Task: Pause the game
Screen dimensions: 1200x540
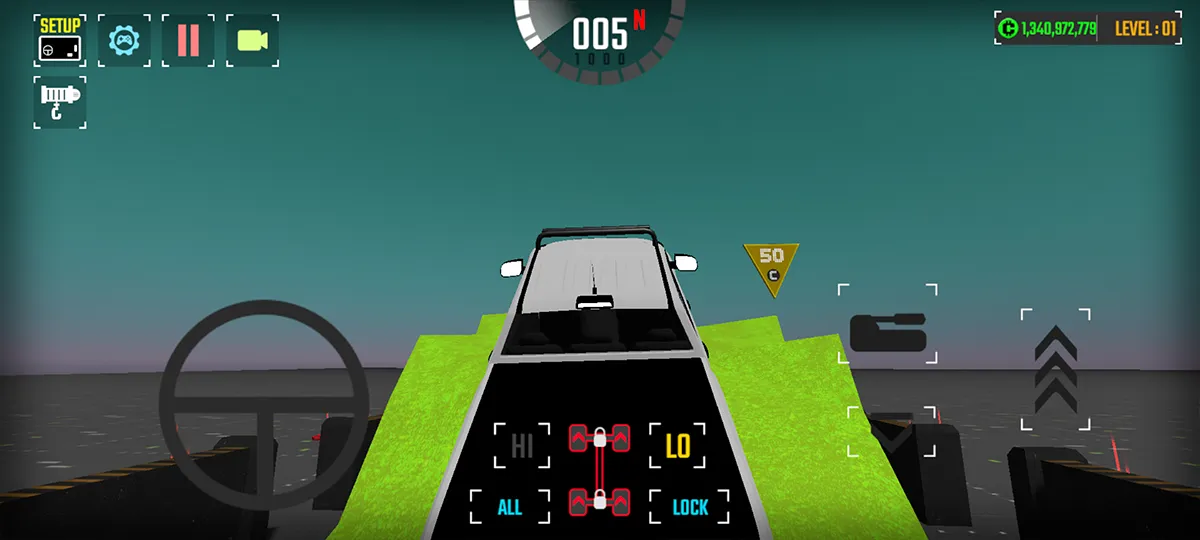Action: click(x=188, y=40)
